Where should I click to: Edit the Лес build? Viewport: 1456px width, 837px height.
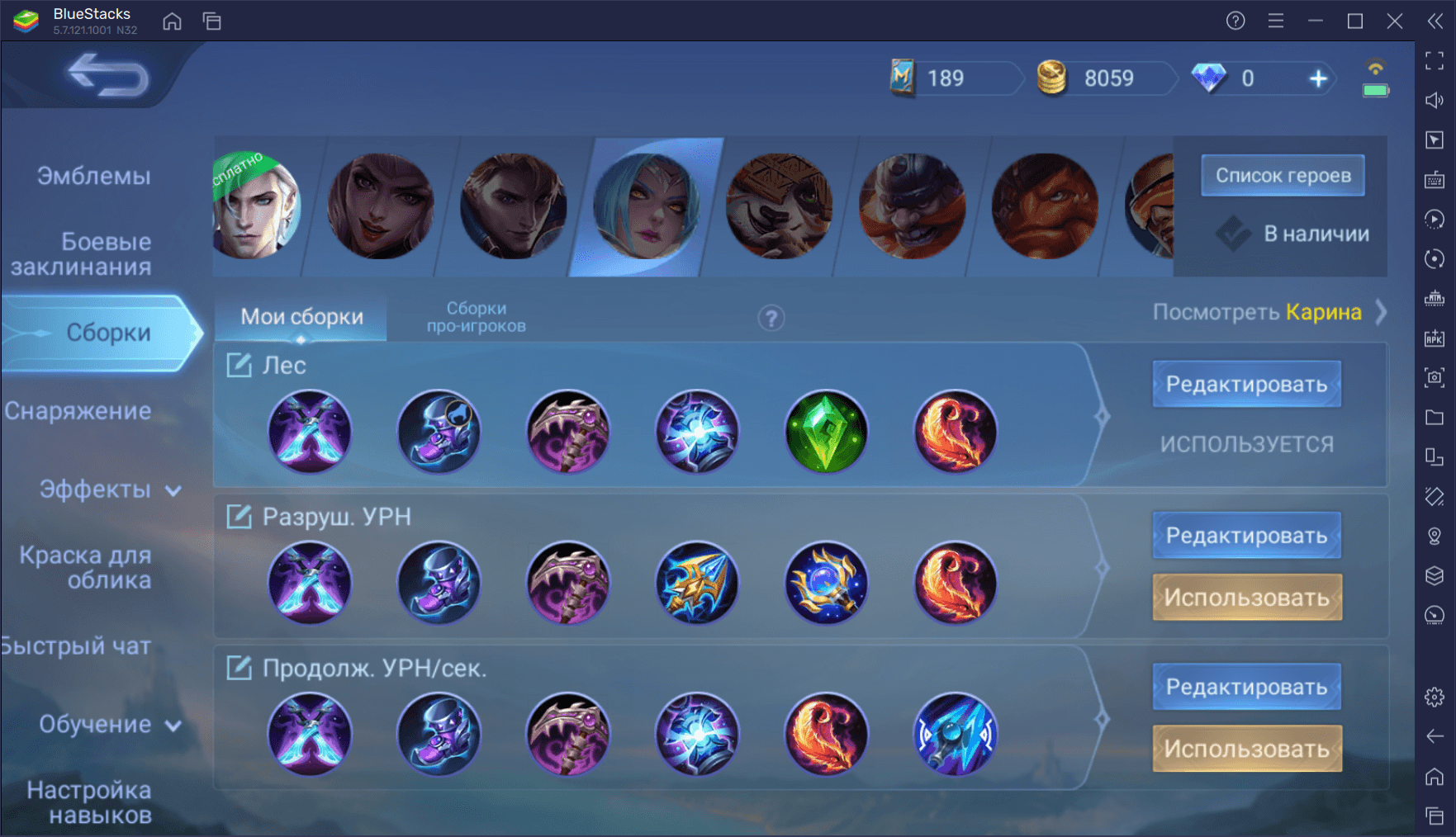[1246, 384]
